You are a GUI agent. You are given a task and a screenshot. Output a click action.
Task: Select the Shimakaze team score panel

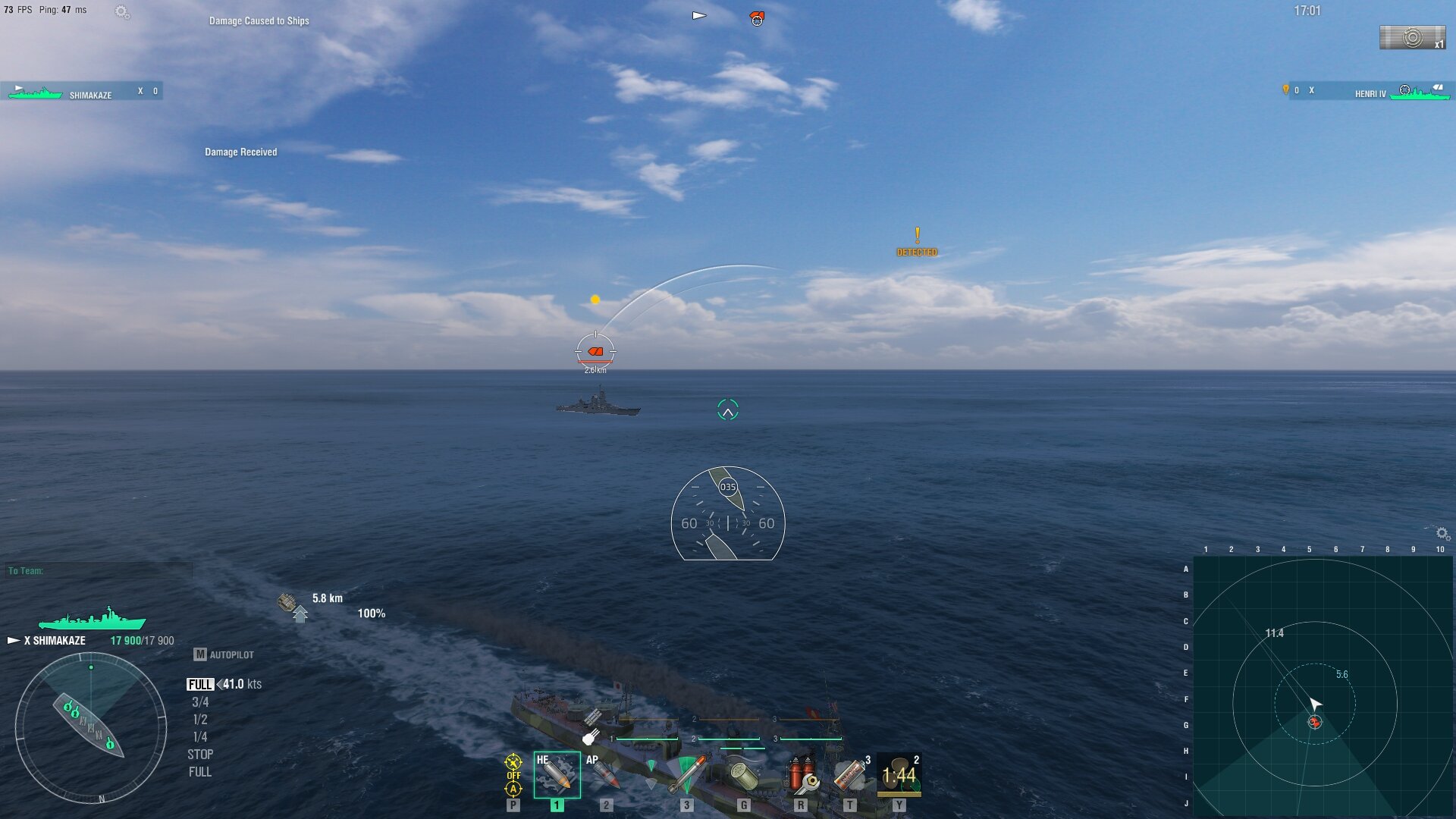point(82,92)
